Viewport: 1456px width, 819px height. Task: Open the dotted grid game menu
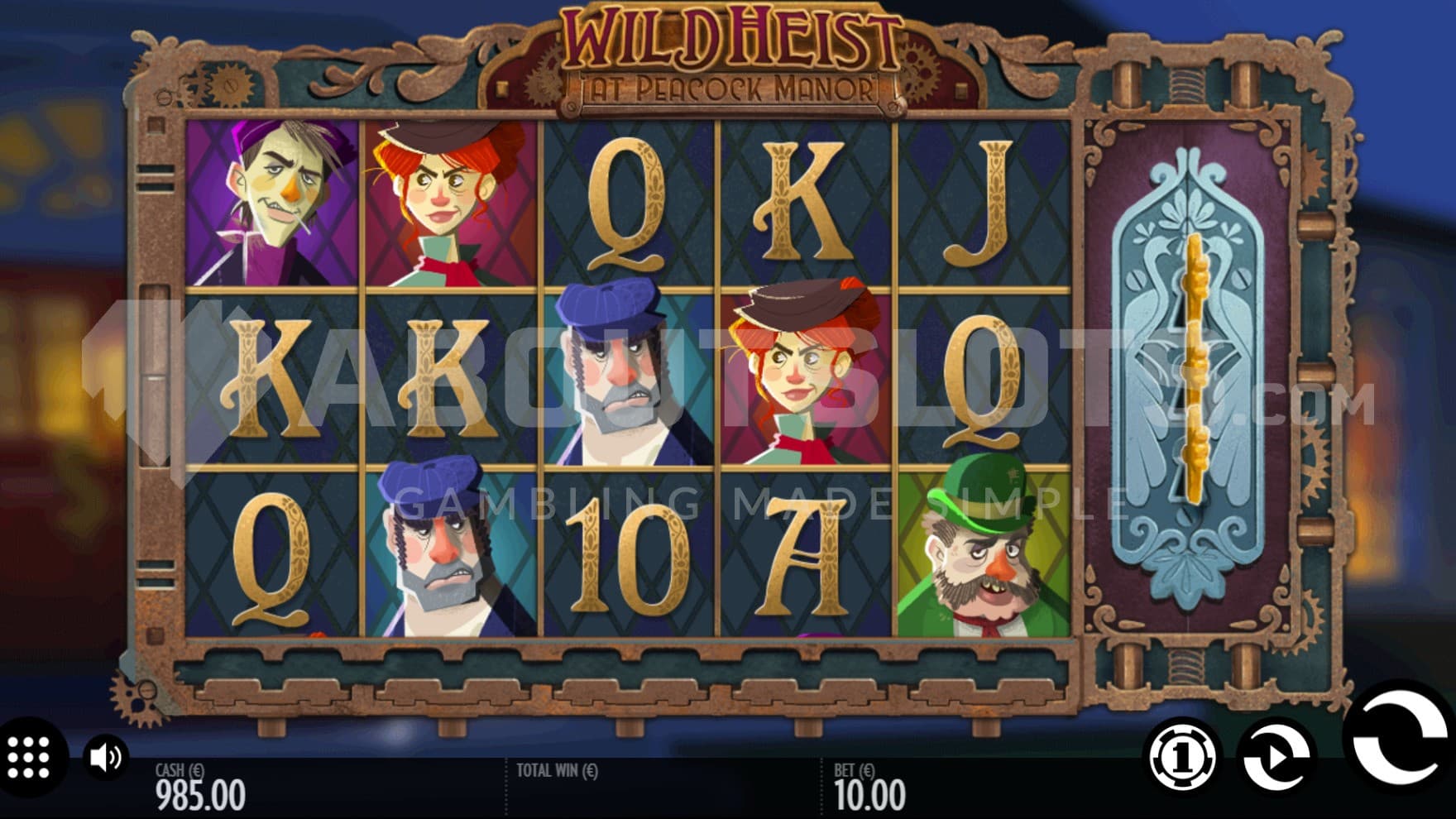click(x=30, y=757)
